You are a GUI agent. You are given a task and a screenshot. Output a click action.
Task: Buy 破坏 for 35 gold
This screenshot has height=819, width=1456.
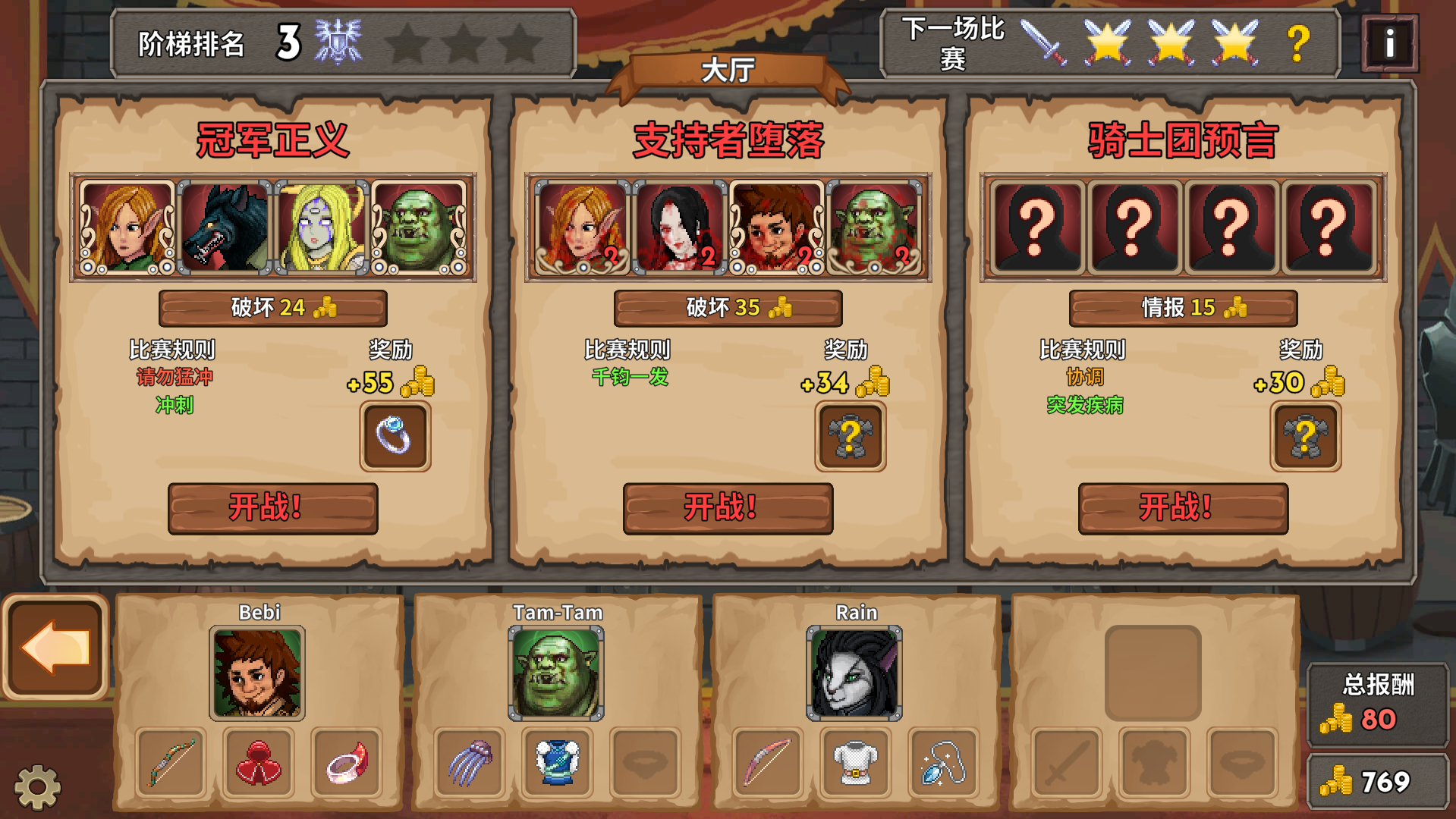coord(728,308)
